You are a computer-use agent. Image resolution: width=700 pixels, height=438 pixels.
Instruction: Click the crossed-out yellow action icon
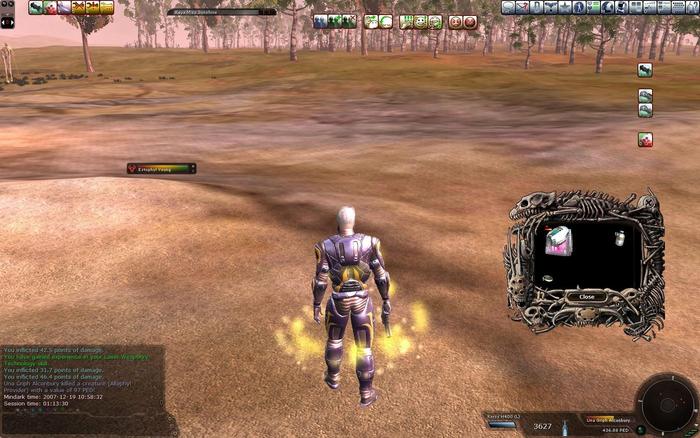(77, 8)
